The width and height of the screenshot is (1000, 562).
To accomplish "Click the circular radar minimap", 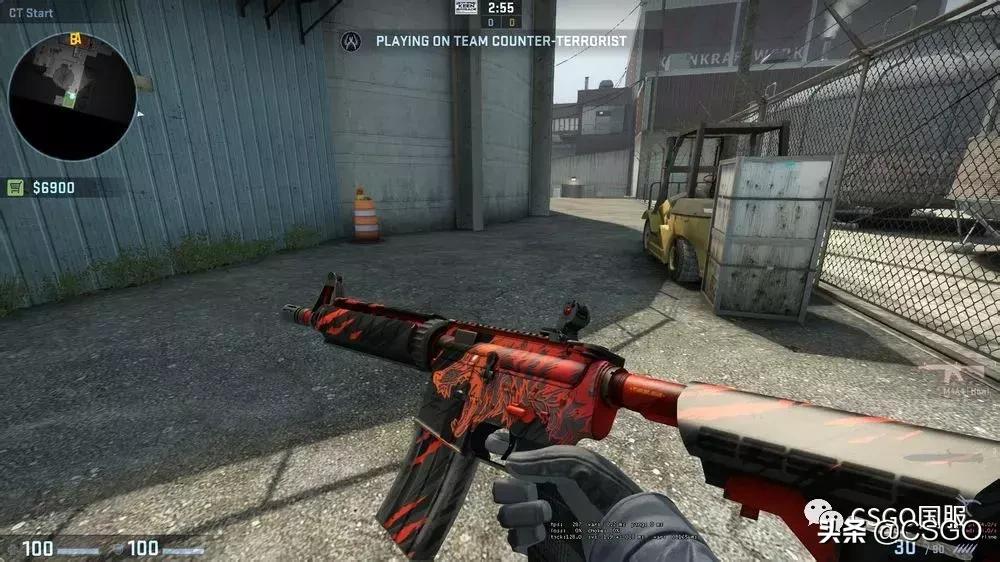I will [x=72, y=96].
